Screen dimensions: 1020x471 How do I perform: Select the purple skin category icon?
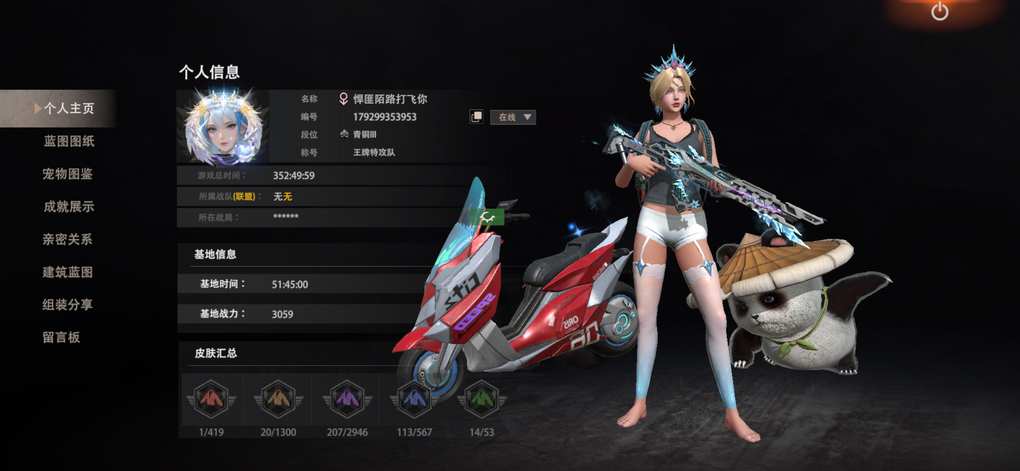pyautogui.click(x=345, y=399)
